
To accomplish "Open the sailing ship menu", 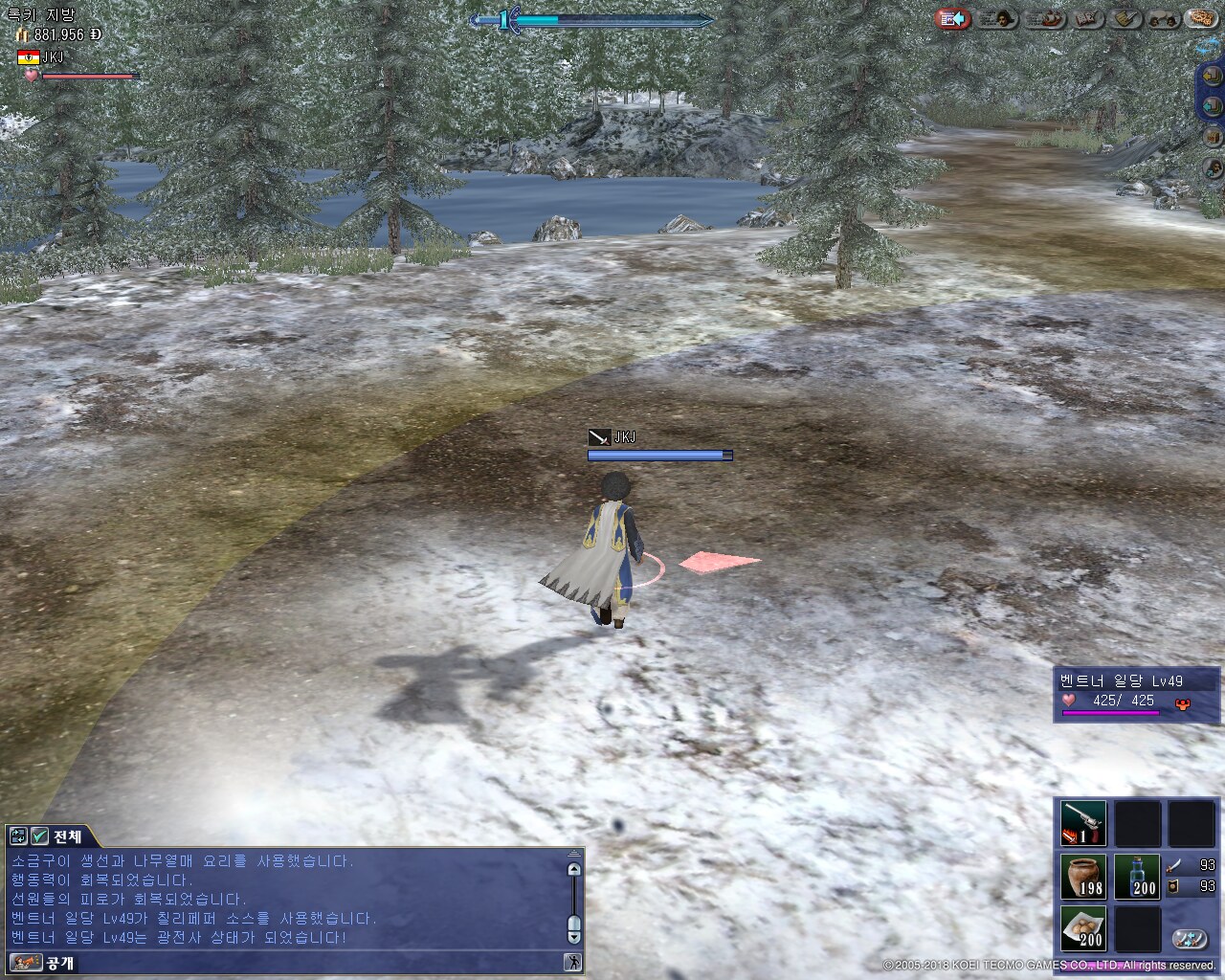I will click(x=1046, y=19).
